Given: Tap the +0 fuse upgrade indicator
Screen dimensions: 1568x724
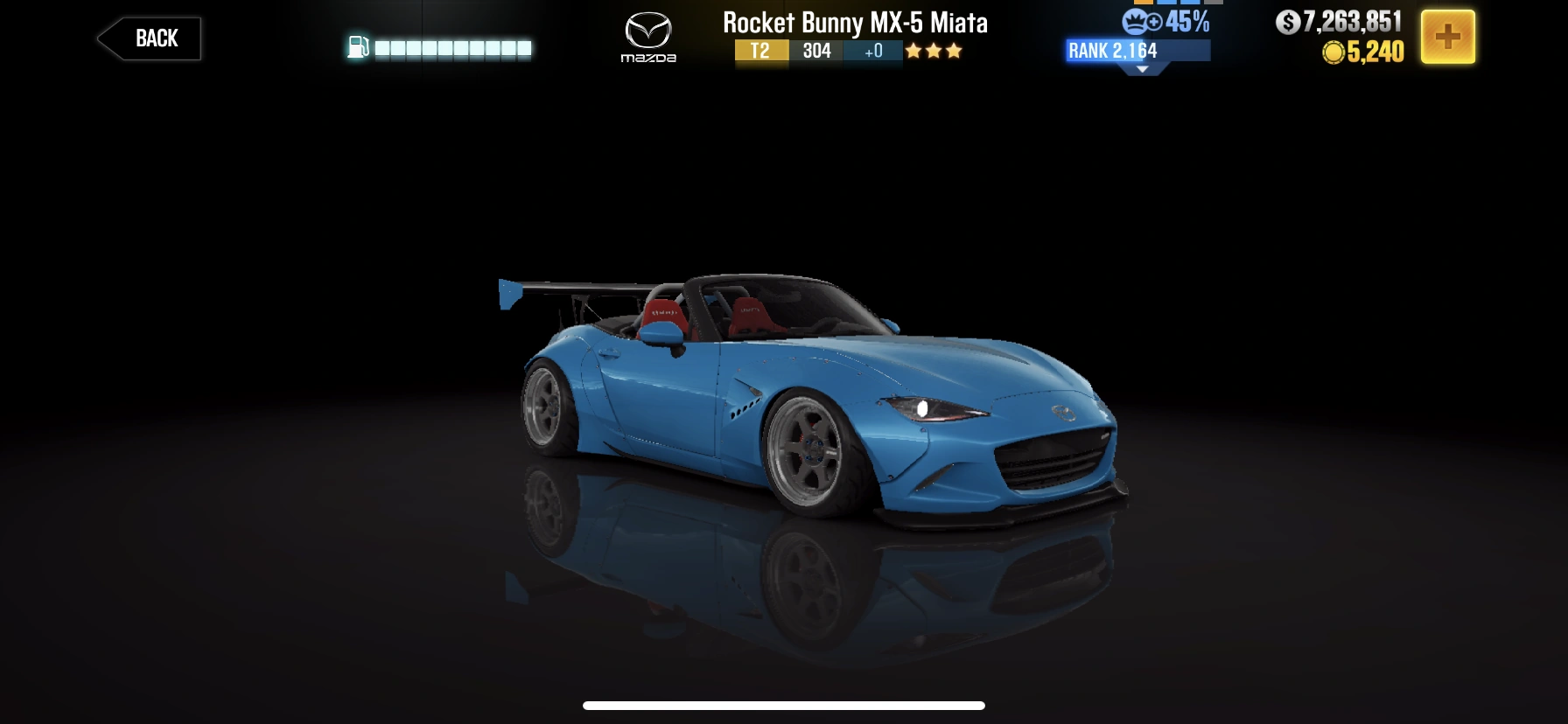Looking at the screenshot, I should (872, 52).
